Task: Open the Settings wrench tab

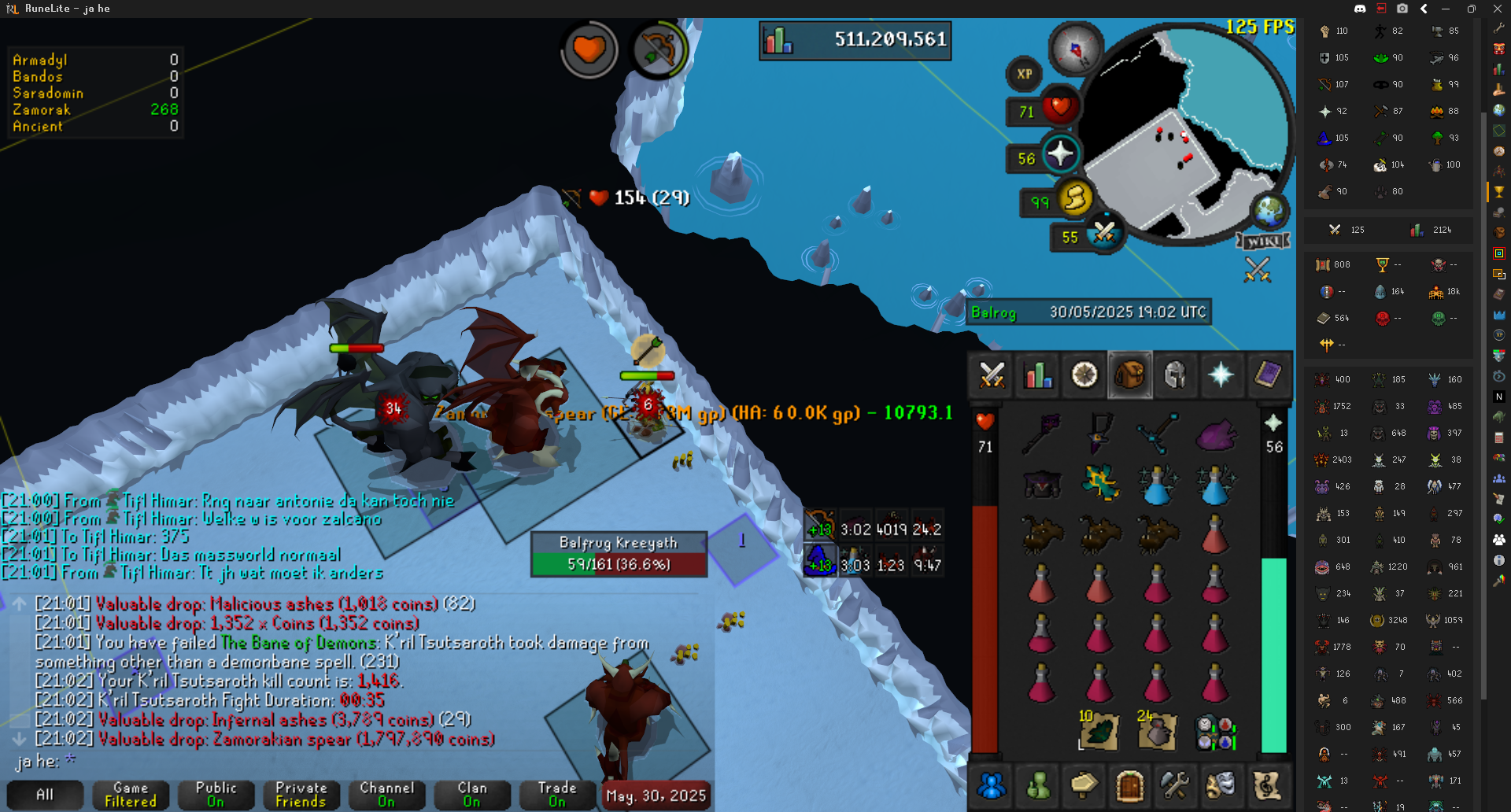Action: (1175, 785)
